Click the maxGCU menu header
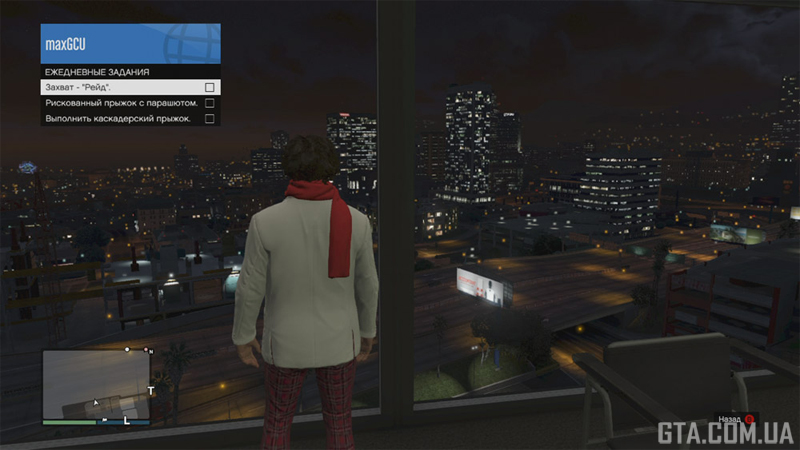 130,44
